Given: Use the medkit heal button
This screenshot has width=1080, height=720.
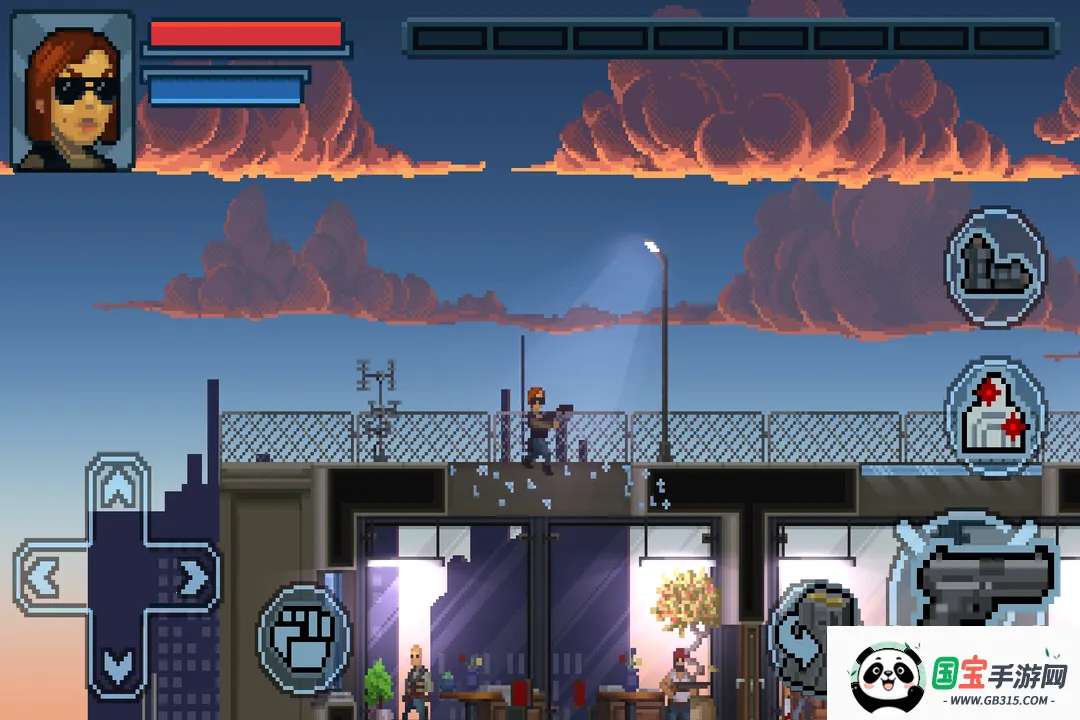Looking at the screenshot, I should pyautogui.click(x=994, y=415).
